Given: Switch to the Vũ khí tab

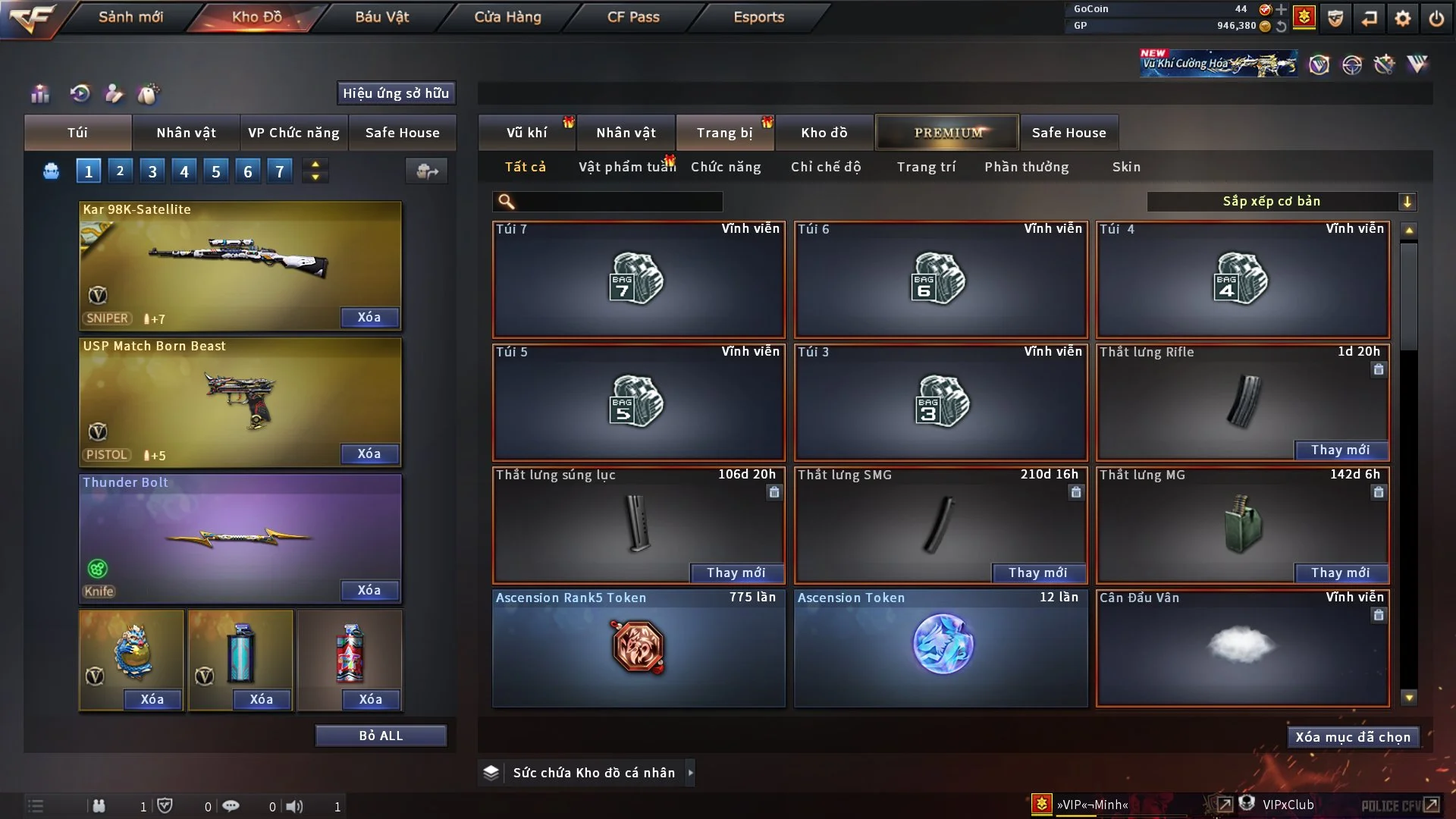Looking at the screenshot, I should 526,133.
